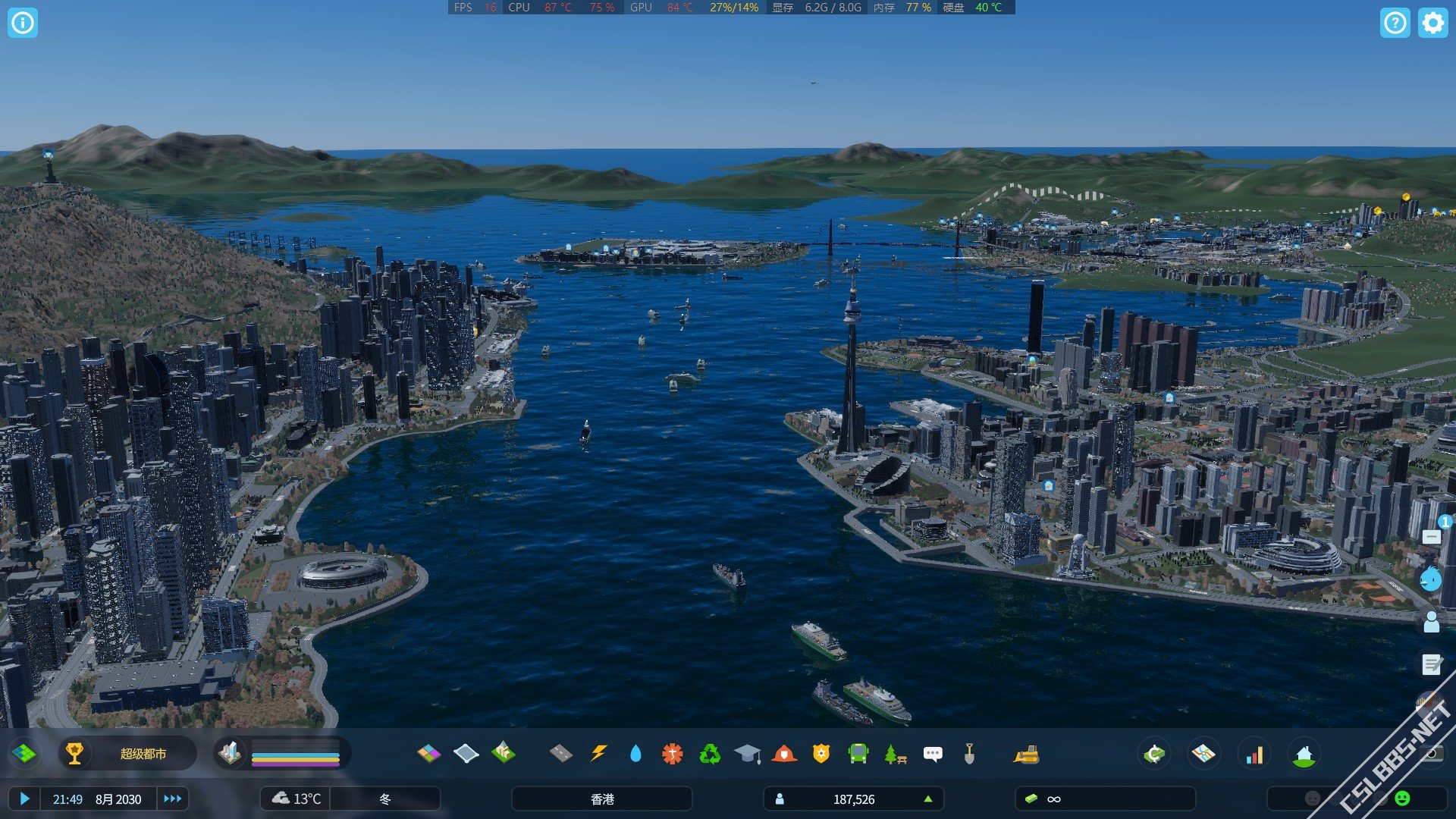1456x819 pixels.
Task: Open the settings gear menu
Action: tap(1432, 23)
